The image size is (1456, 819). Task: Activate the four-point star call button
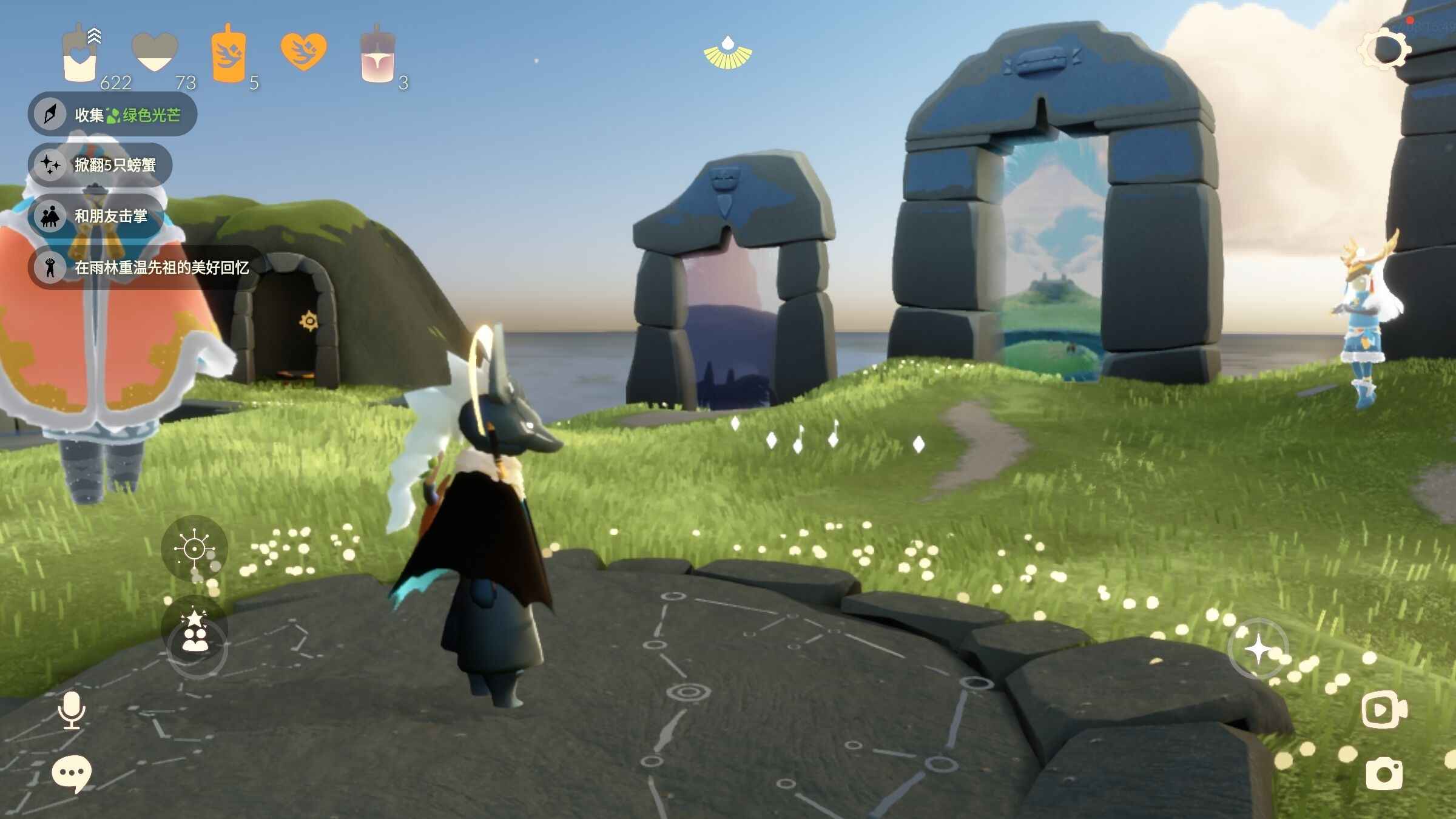pyautogui.click(x=1258, y=649)
